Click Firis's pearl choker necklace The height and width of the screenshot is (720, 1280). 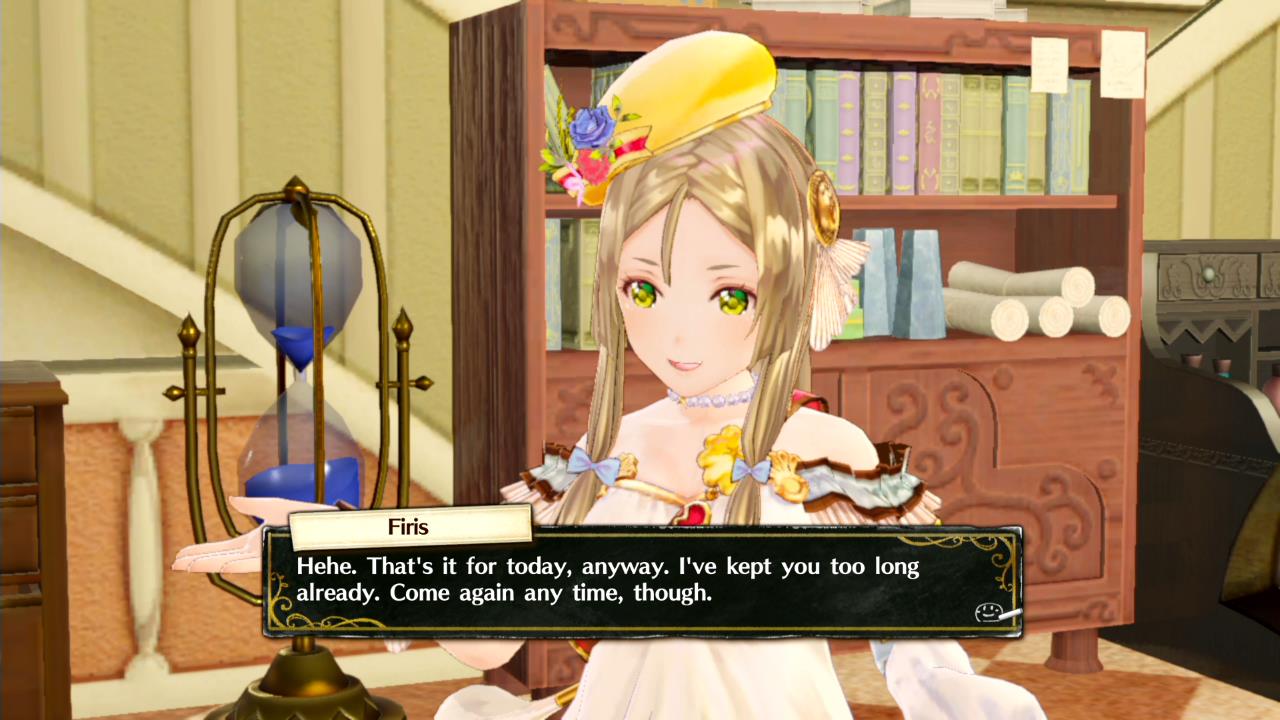710,399
